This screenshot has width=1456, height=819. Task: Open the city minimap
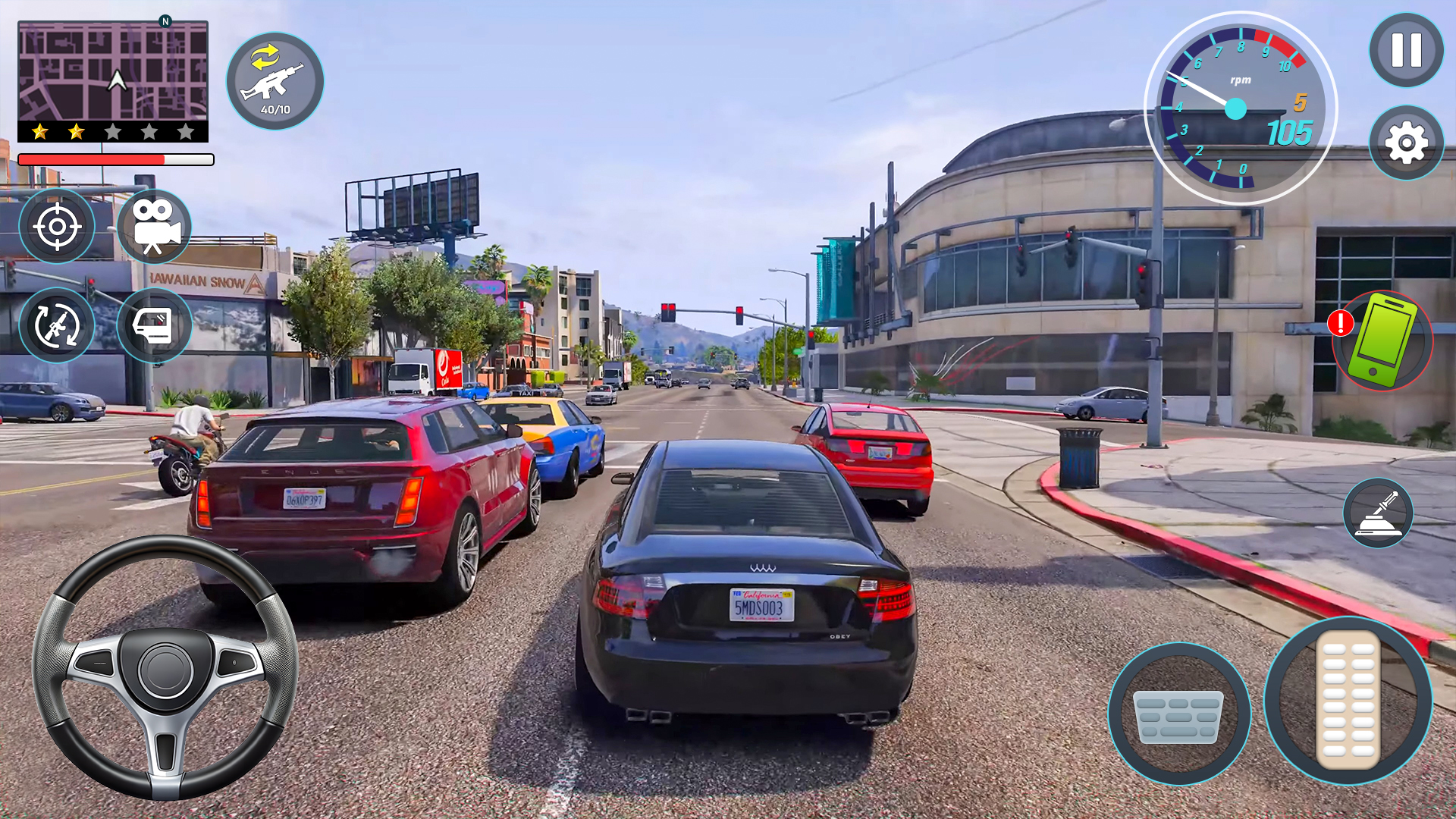point(113,71)
